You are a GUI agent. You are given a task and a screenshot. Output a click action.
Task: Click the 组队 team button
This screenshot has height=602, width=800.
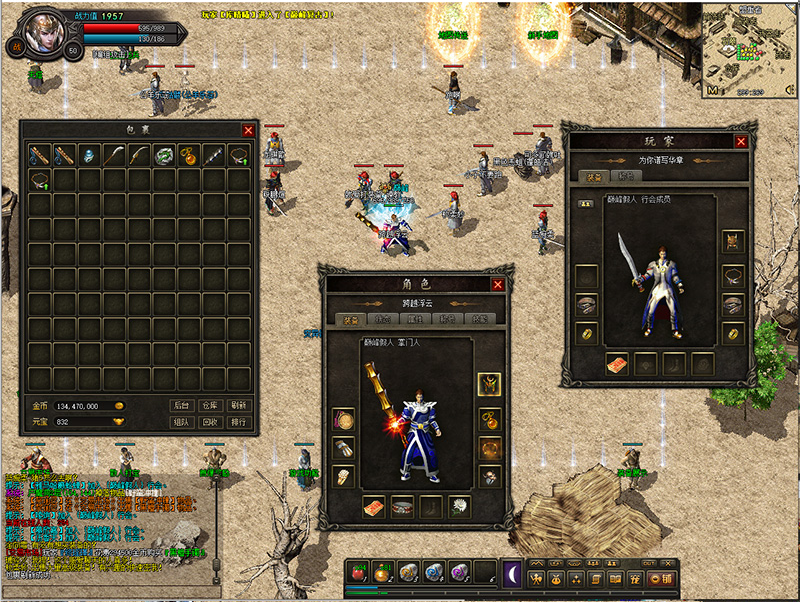pyautogui.click(x=181, y=422)
